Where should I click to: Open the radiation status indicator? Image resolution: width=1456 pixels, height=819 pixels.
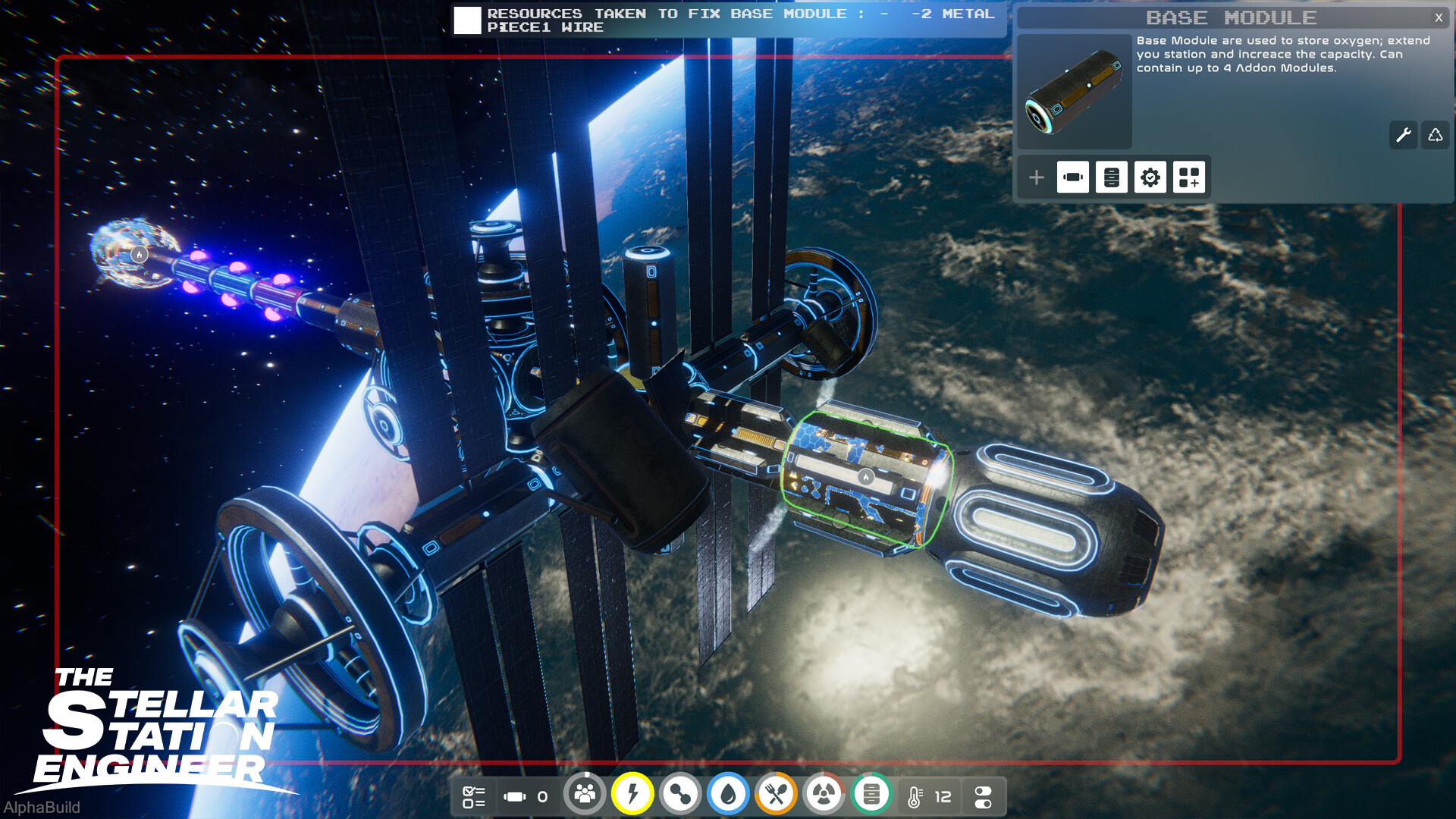[824, 795]
